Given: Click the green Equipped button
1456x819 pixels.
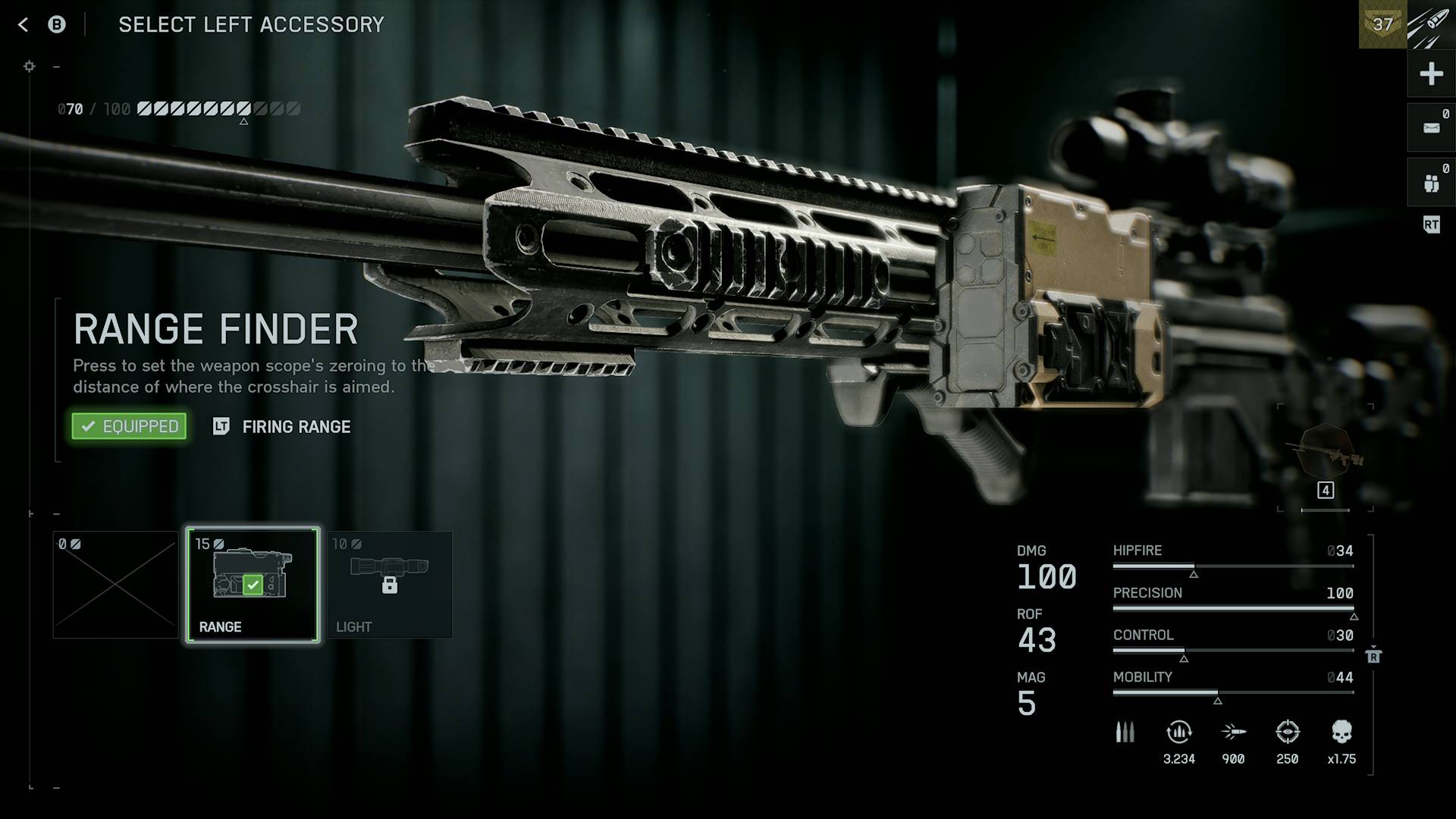Looking at the screenshot, I should click(x=129, y=426).
